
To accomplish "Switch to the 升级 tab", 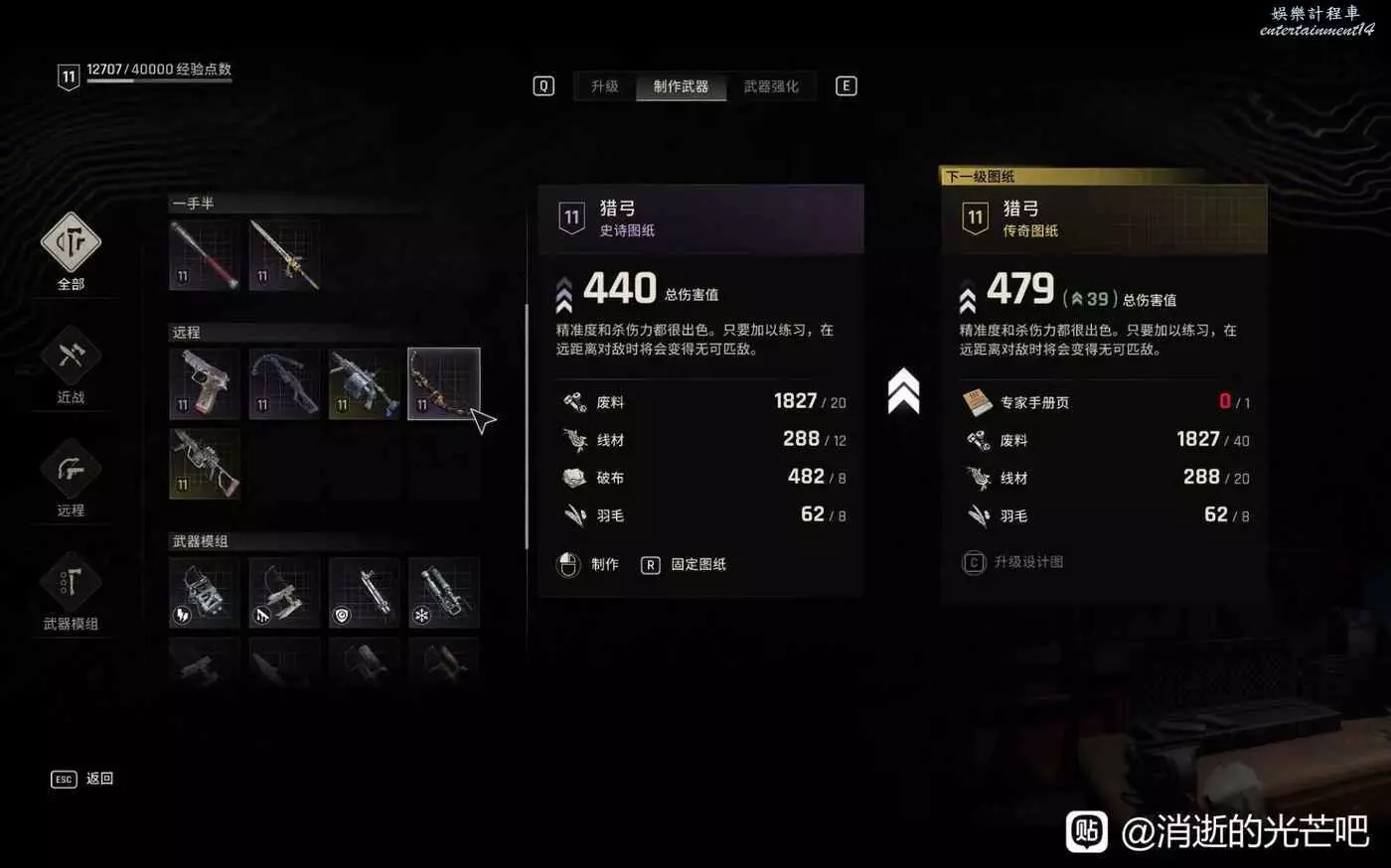I will coord(604,86).
